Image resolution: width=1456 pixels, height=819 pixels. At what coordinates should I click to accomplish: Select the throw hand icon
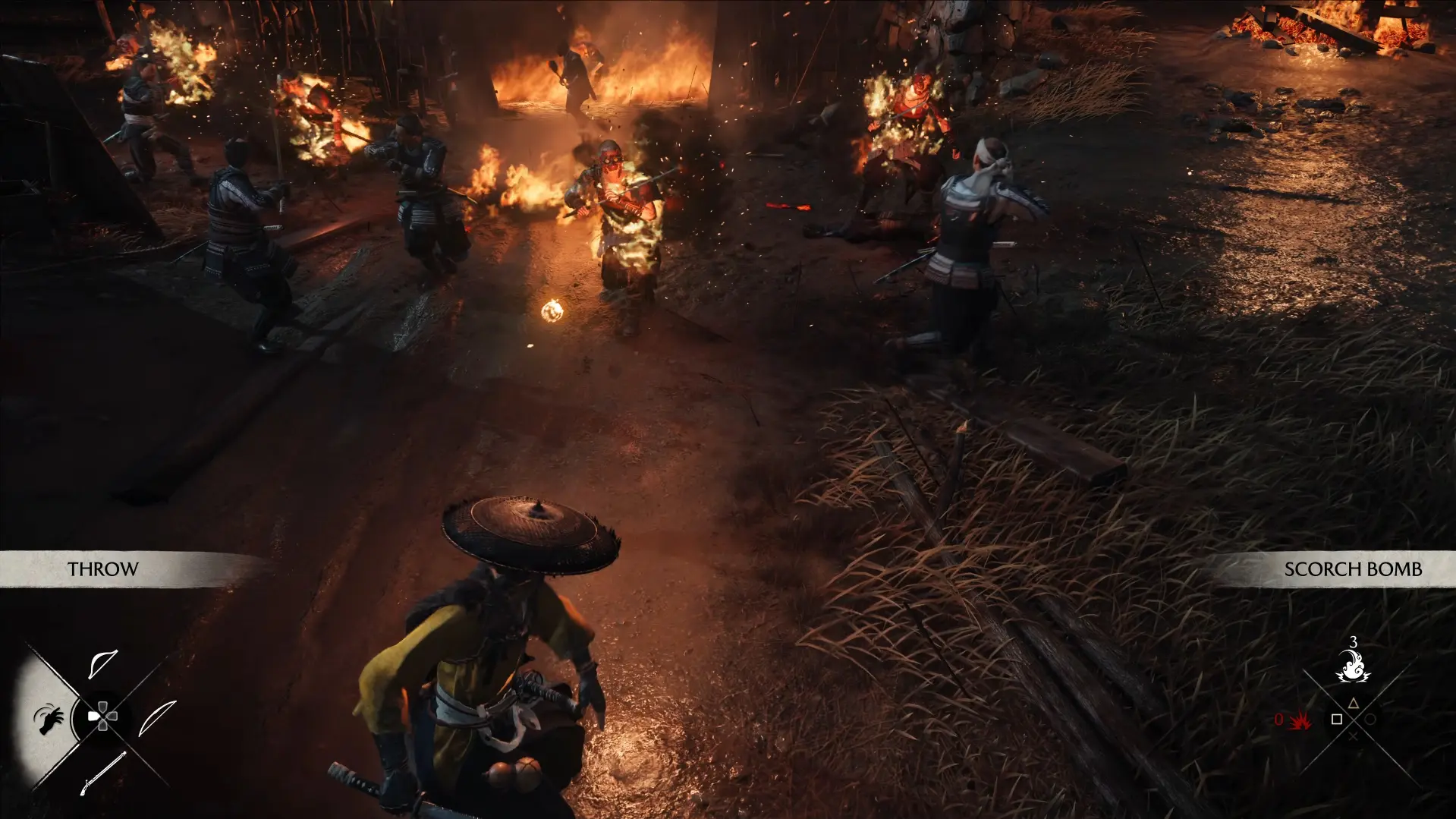pyautogui.click(x=49, y=719)
